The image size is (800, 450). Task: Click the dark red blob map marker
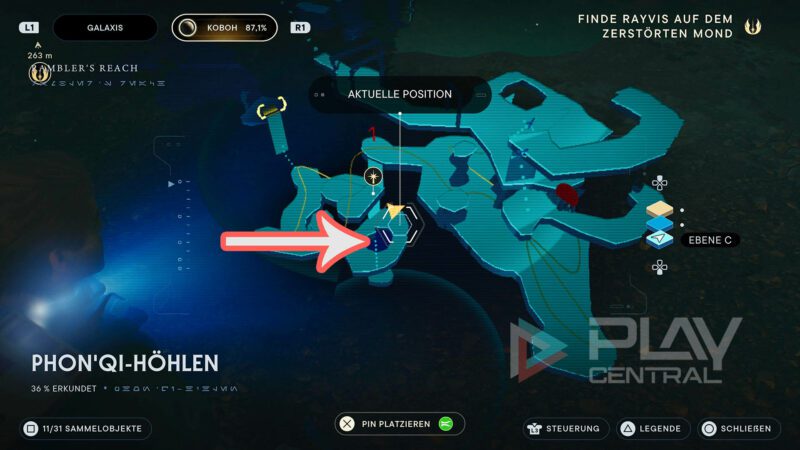coord(568,192)
